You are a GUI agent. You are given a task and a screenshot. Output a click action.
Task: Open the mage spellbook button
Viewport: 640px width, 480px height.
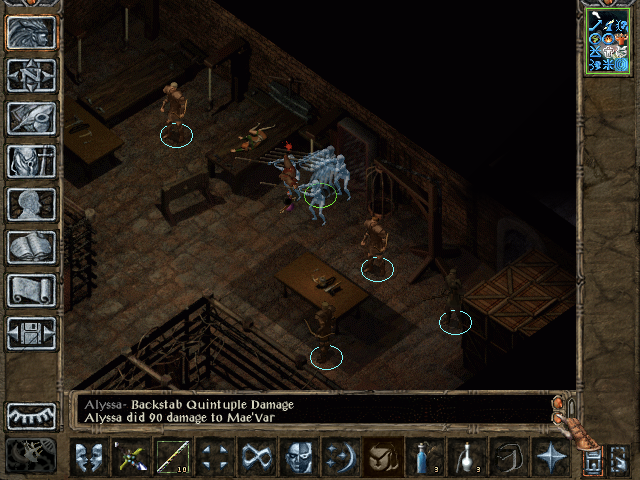click(31, 247)
